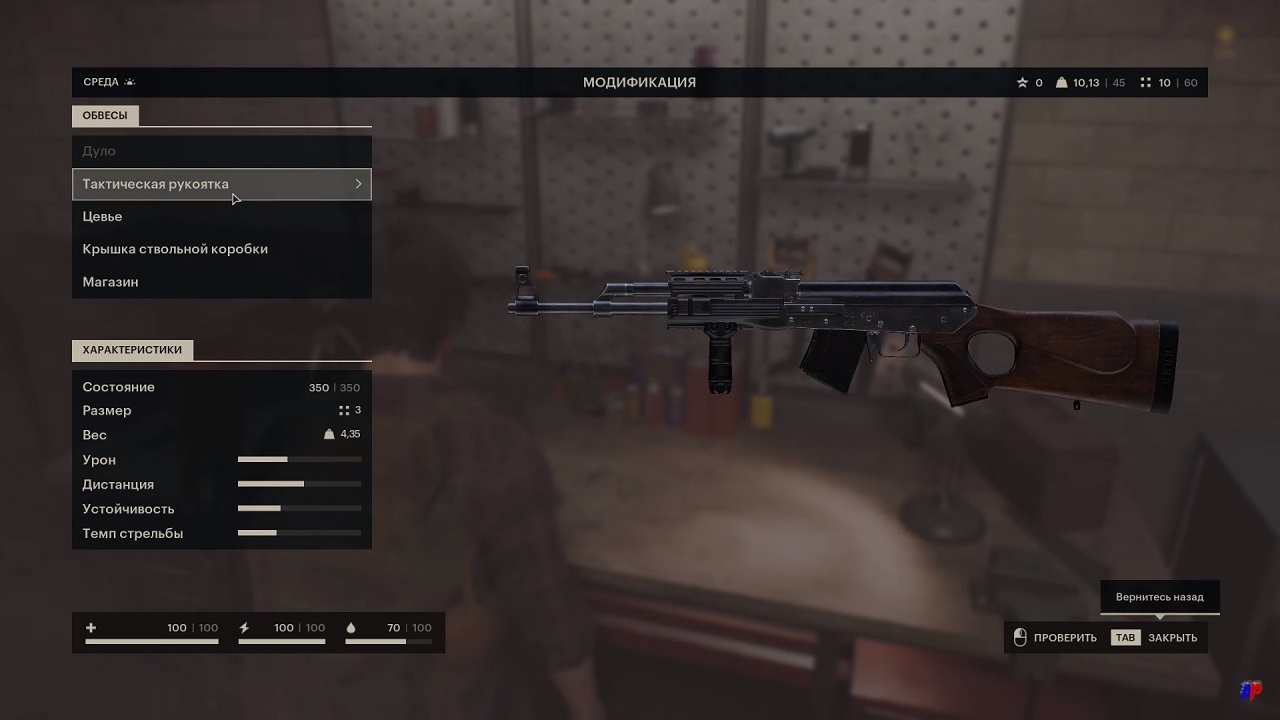
Task: Switch to the Обвесы section header
Action: 105,116
